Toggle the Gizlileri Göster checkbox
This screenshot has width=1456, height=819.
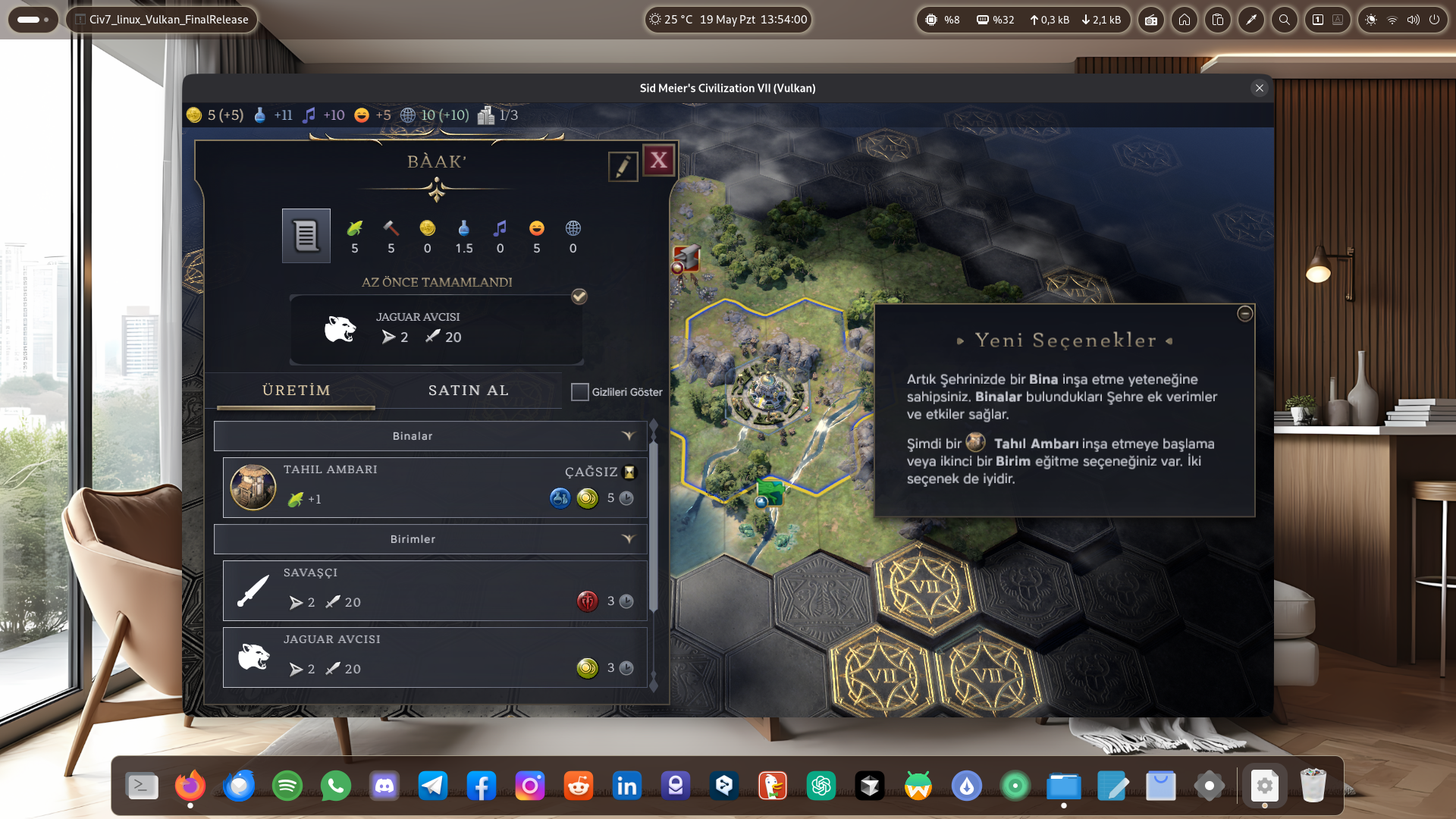(x=580, y=392)
